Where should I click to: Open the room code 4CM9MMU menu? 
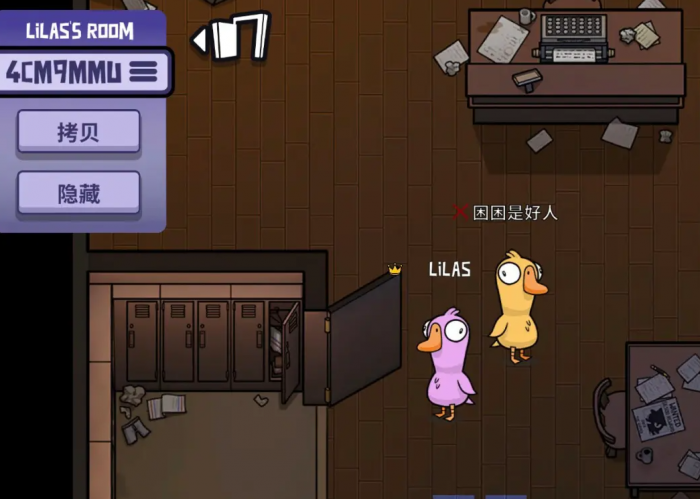[x=144, y=71]
